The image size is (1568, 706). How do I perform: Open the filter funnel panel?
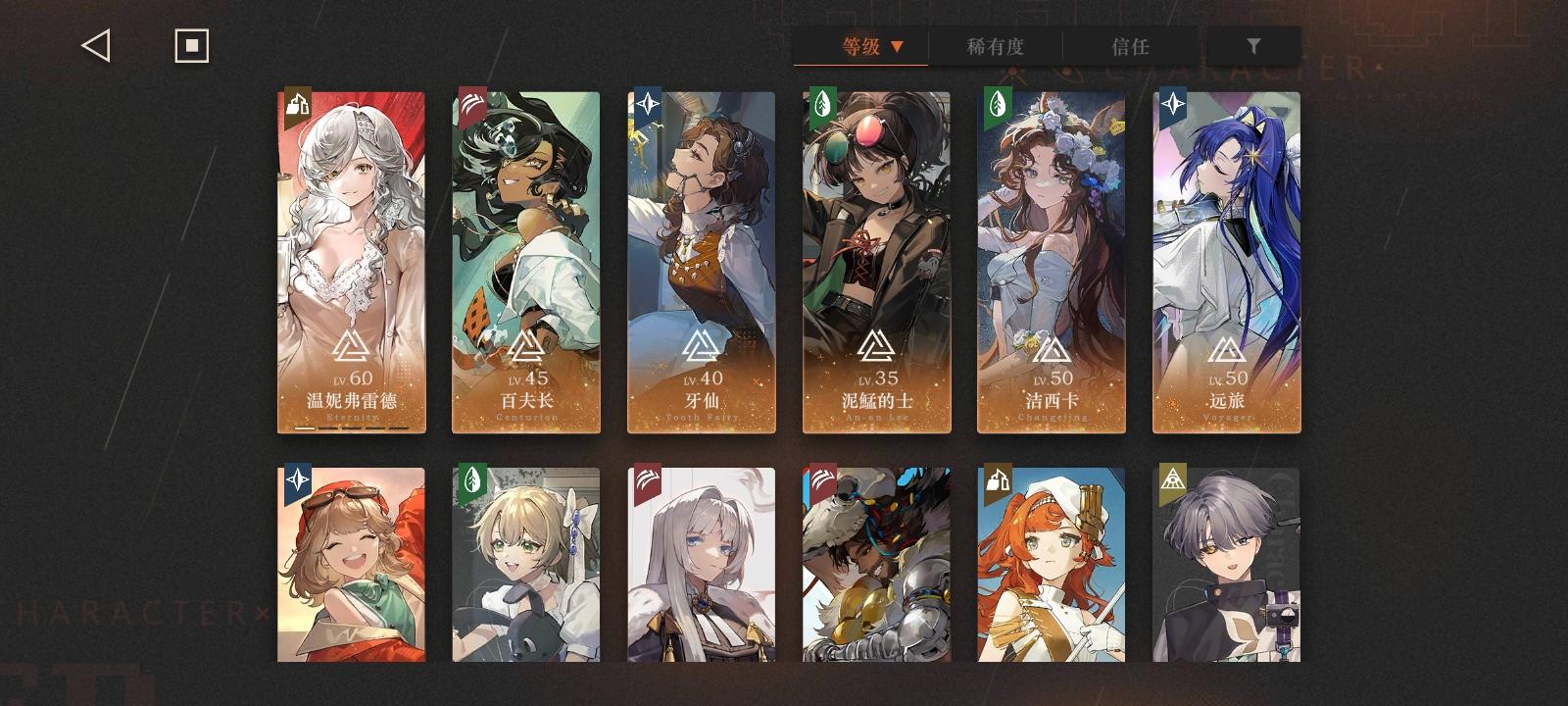click(1254, 45)
